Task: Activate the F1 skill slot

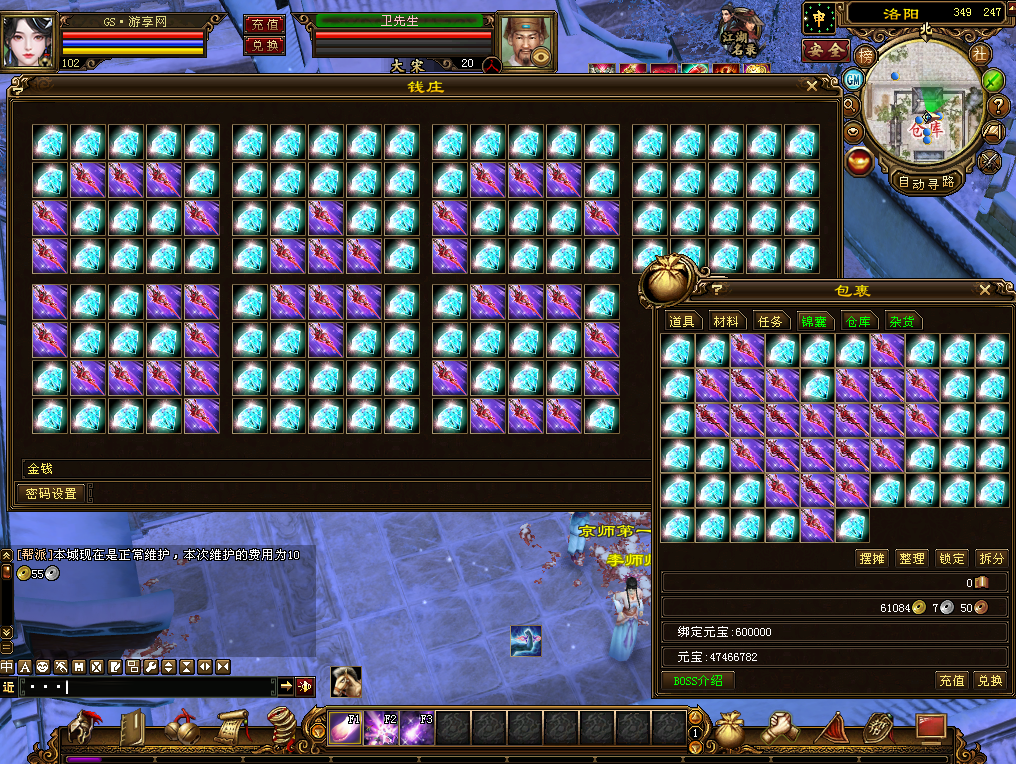Action: click(x=346, y=728)
